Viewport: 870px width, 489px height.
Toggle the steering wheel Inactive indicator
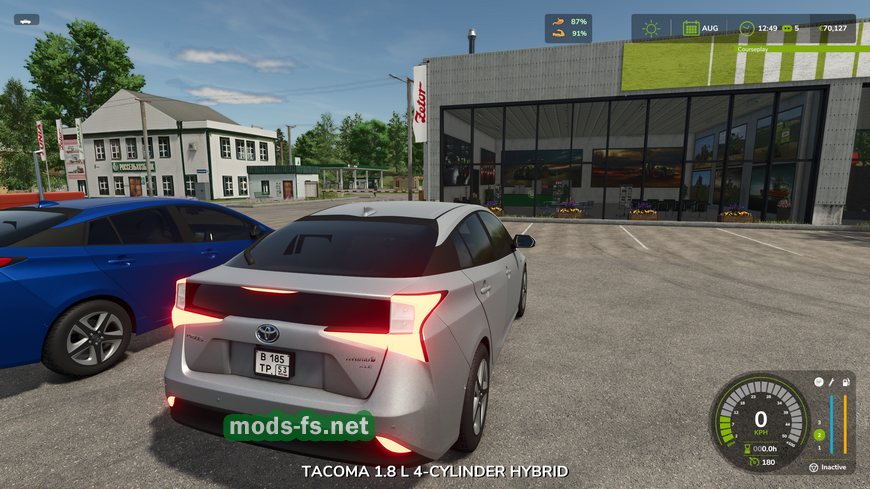[812, 466]
